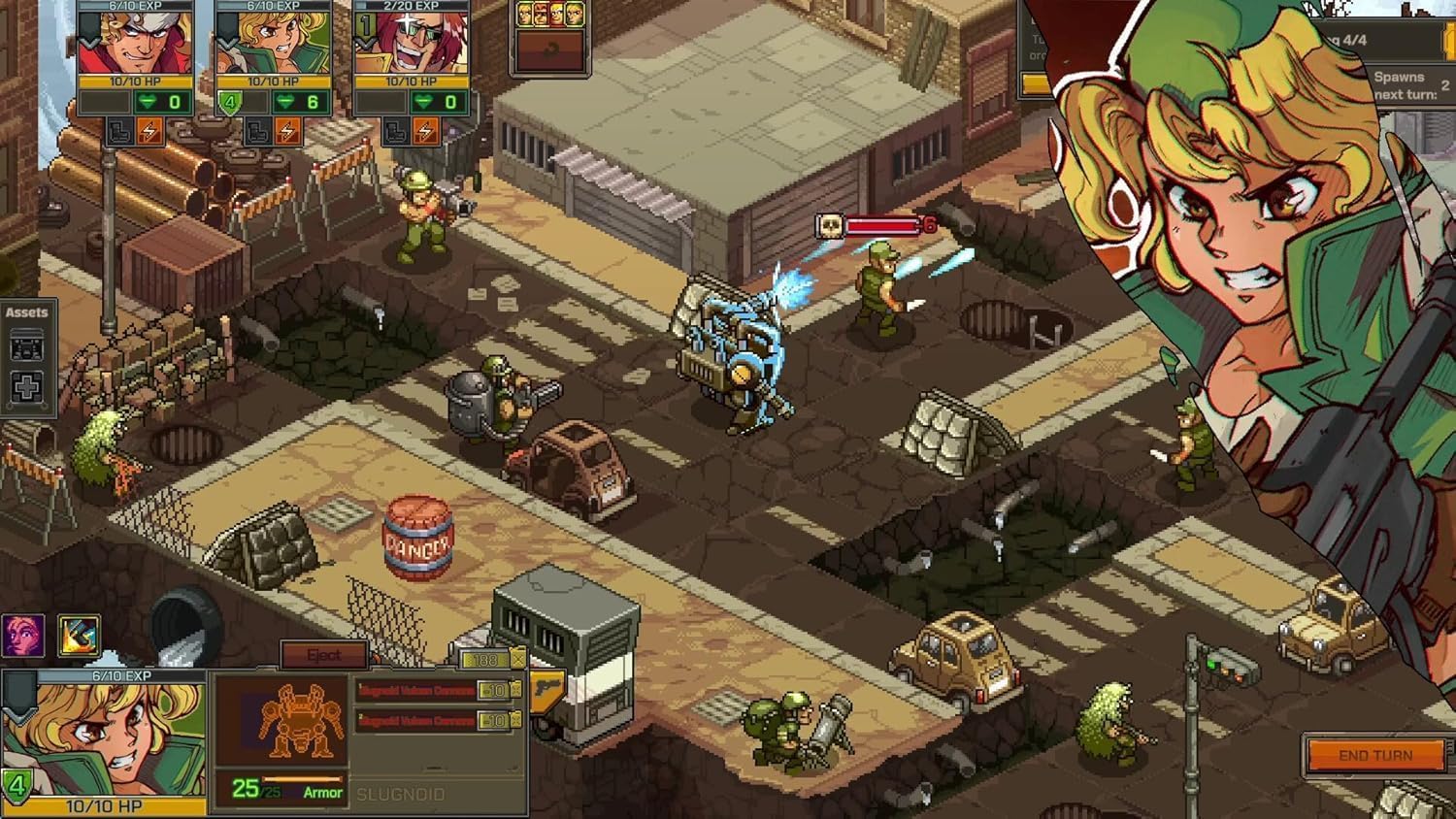Select Marco's movement boots icon
This screenshot has width=1456, height=819.
119,131
